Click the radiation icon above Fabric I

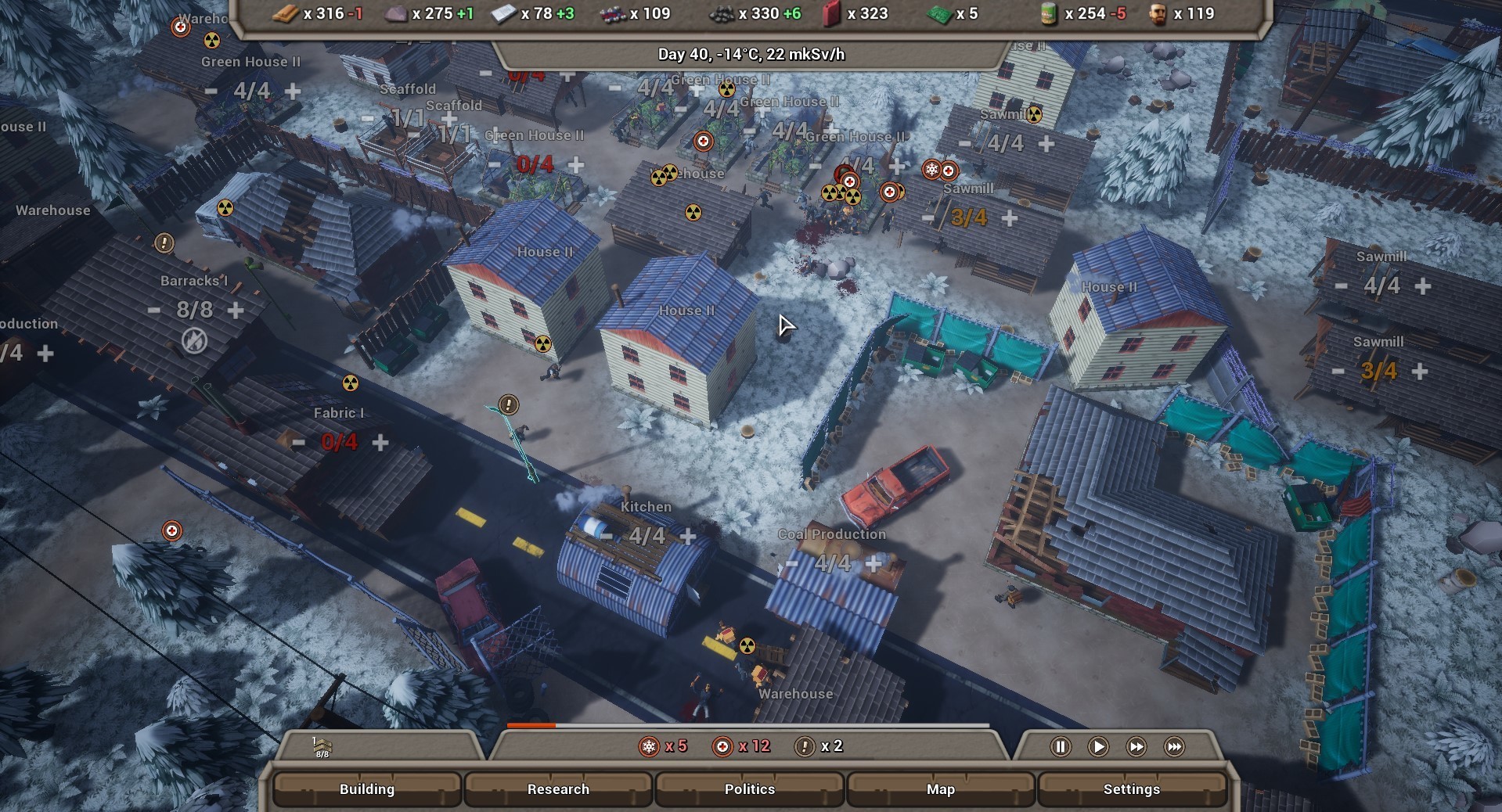pyautogui.click(x=349, y=384)
